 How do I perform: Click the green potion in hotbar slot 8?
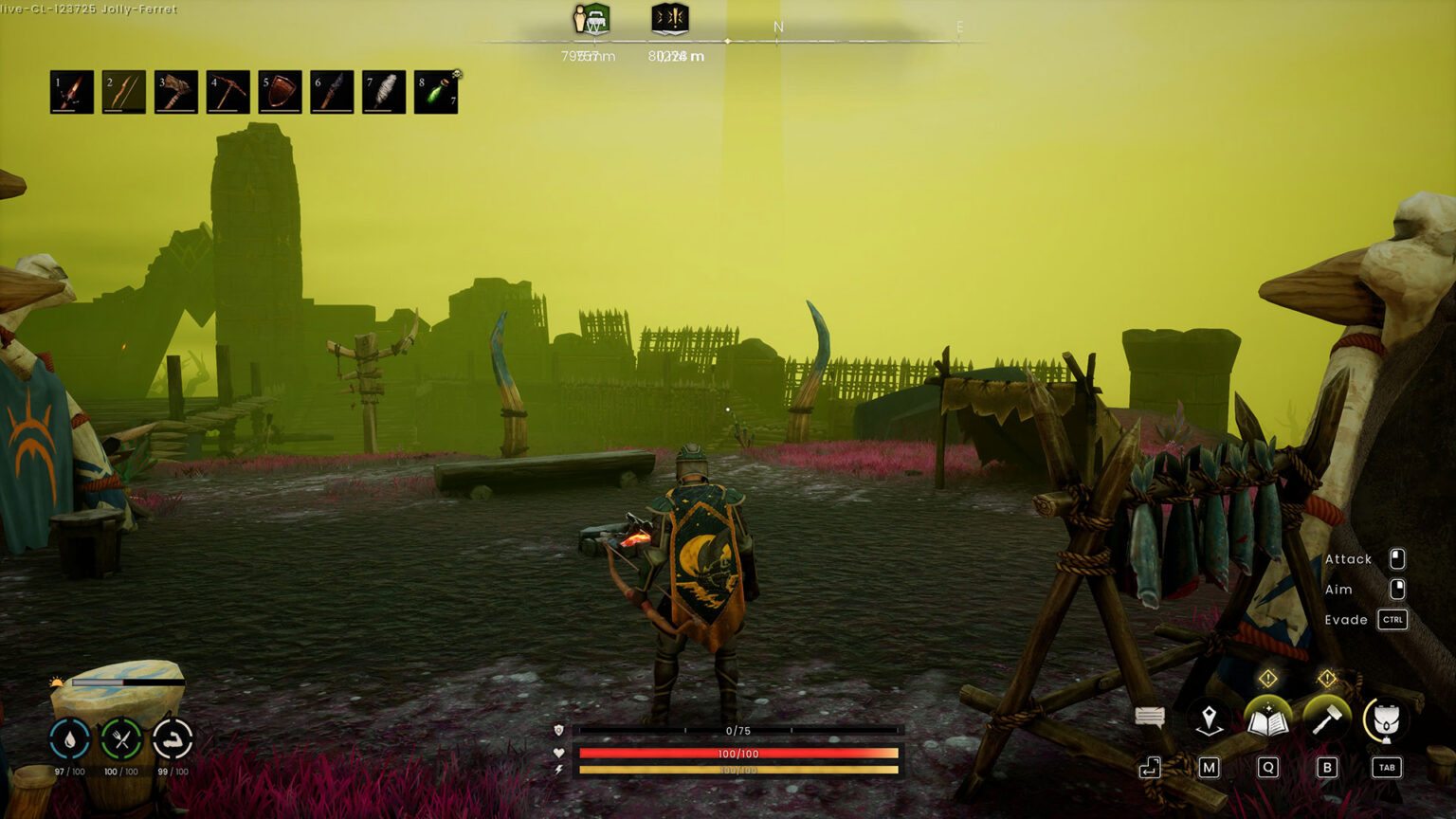coord(437,93)
